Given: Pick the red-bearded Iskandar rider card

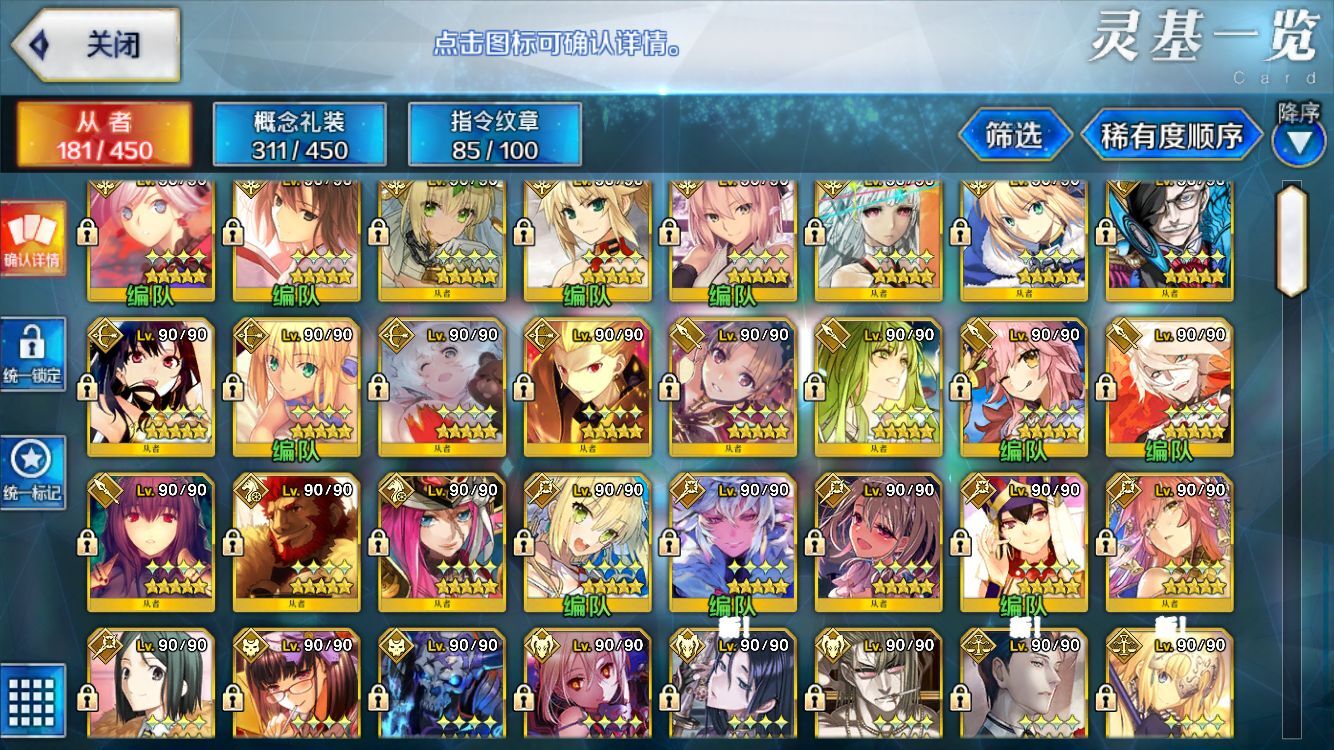Looking at the screenshot, I should click(296, 542).
